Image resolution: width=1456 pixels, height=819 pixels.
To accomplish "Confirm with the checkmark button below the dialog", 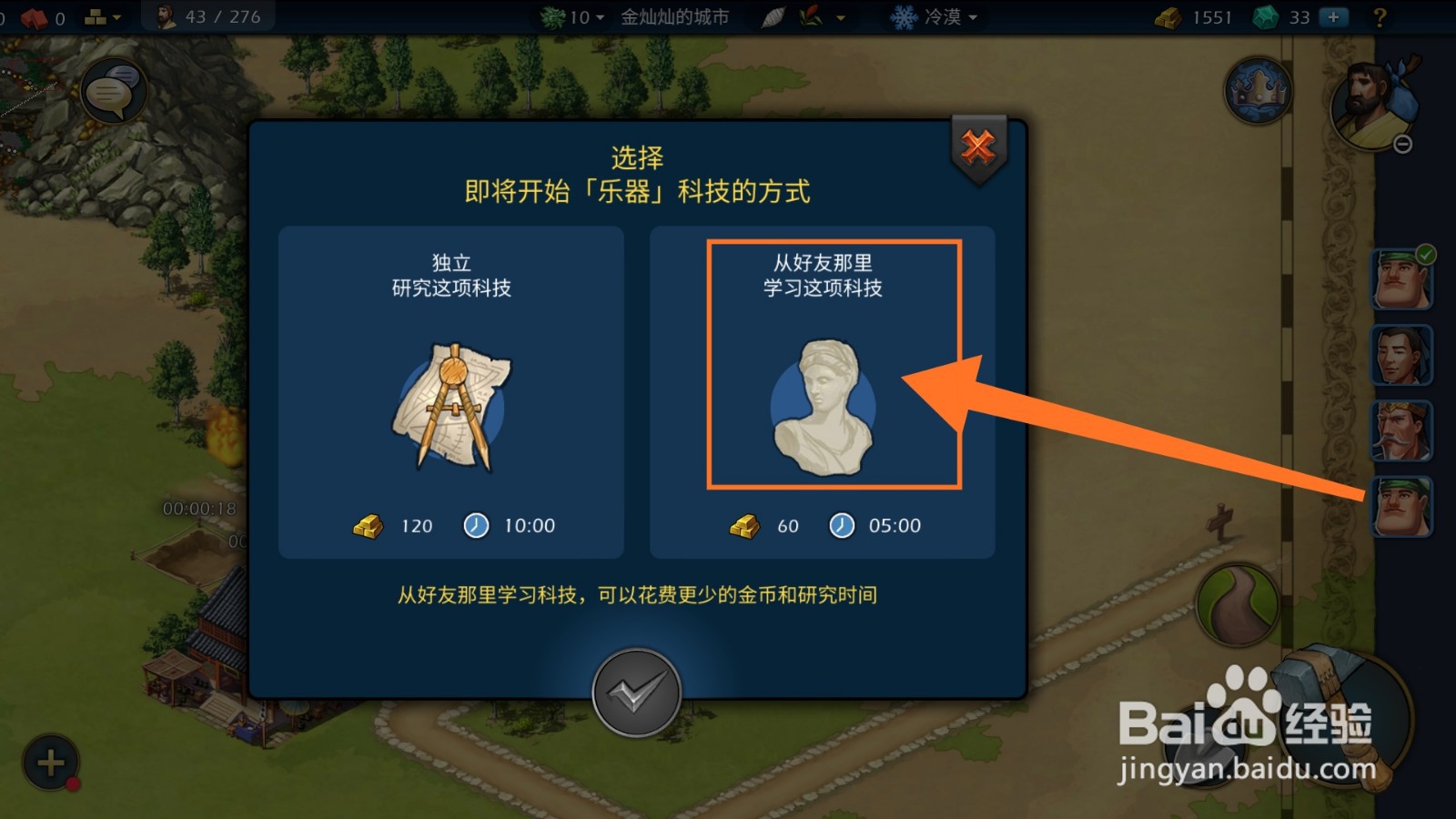I will tap(637, 692).
